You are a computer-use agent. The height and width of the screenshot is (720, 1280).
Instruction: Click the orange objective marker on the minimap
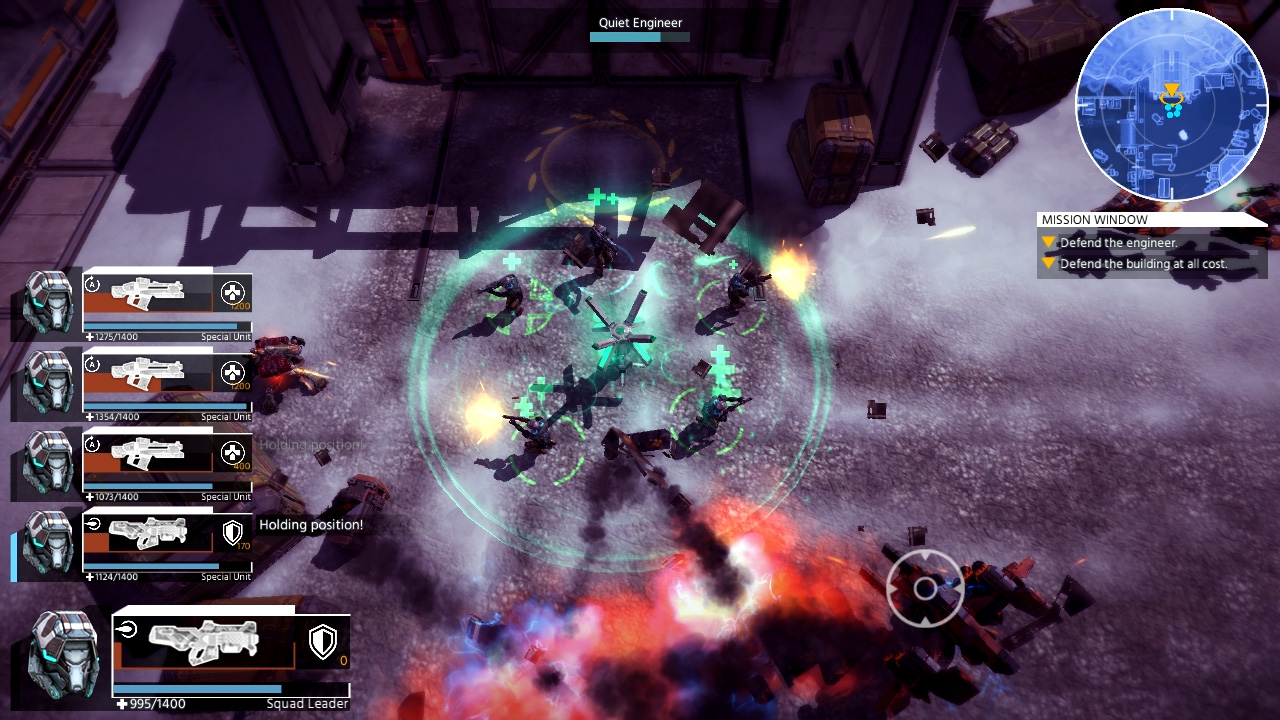[1171, 92]
